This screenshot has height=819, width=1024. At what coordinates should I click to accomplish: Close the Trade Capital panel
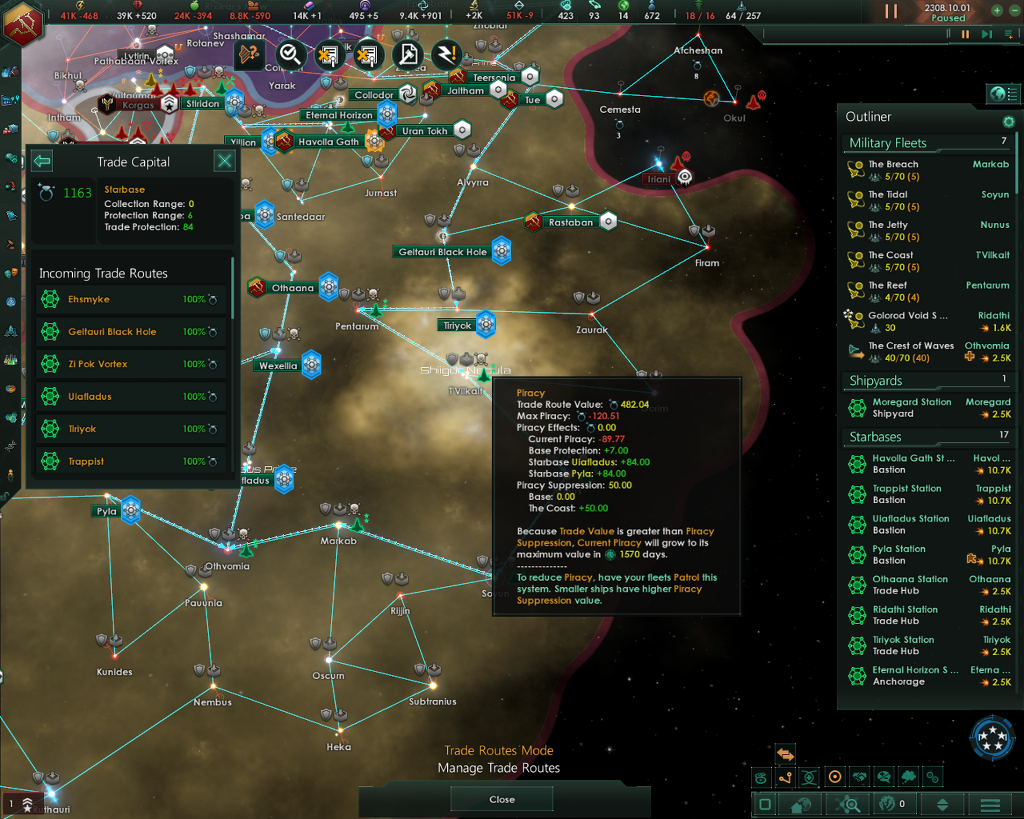pos(225,161)
